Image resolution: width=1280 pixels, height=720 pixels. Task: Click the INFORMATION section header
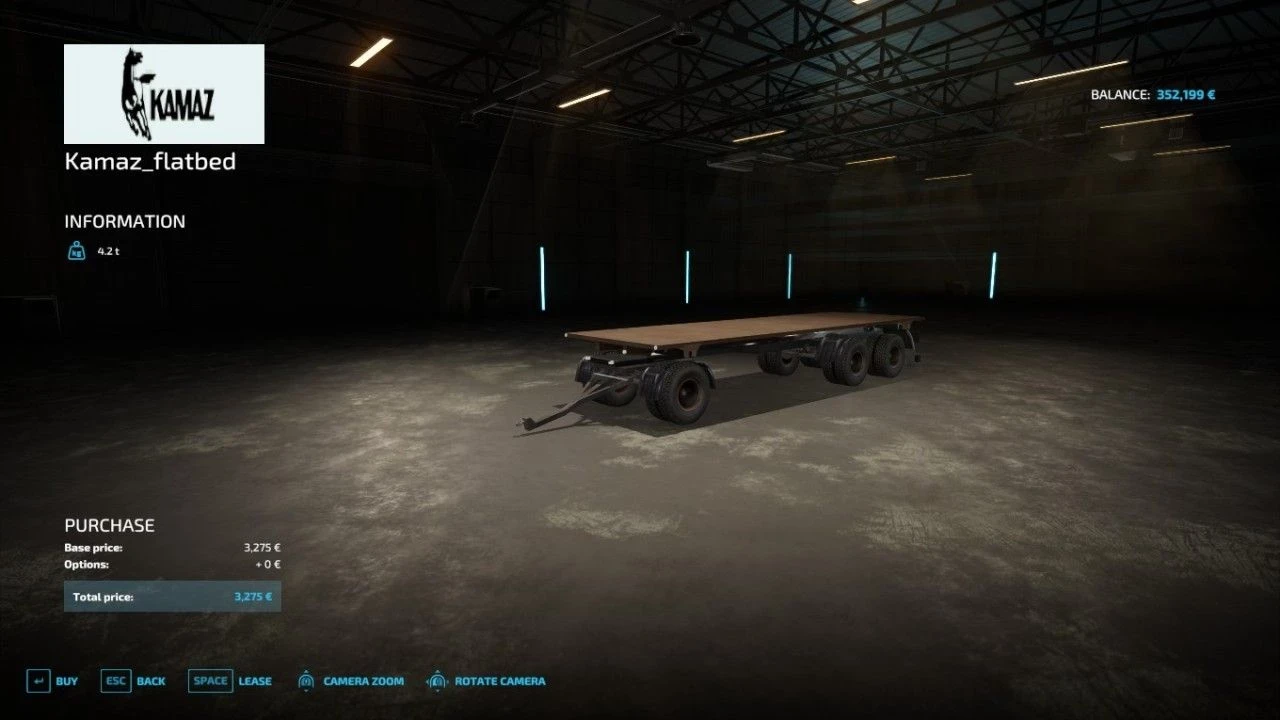coord(124,221)
